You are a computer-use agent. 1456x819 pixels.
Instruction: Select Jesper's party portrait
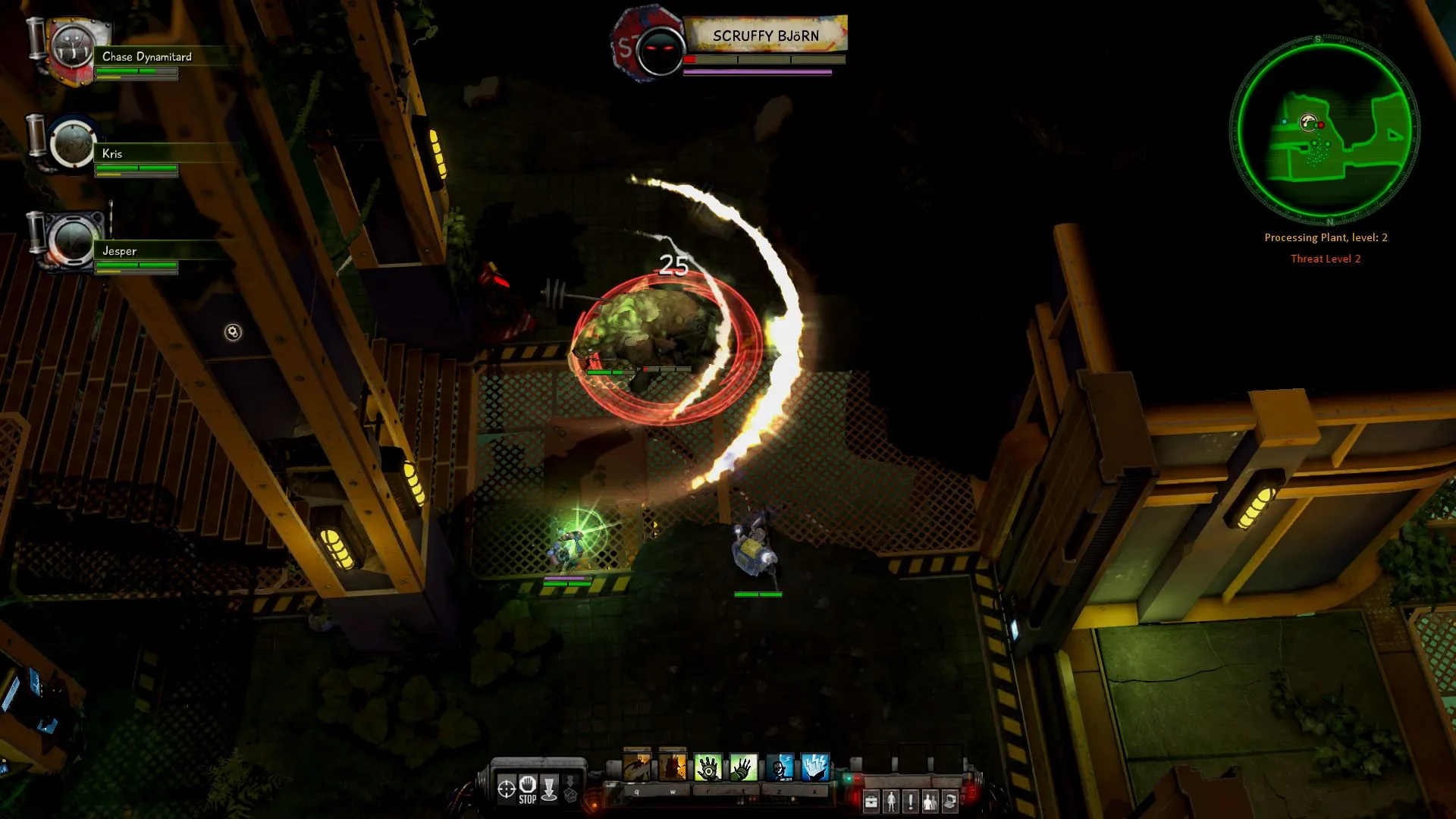[74, 240]
